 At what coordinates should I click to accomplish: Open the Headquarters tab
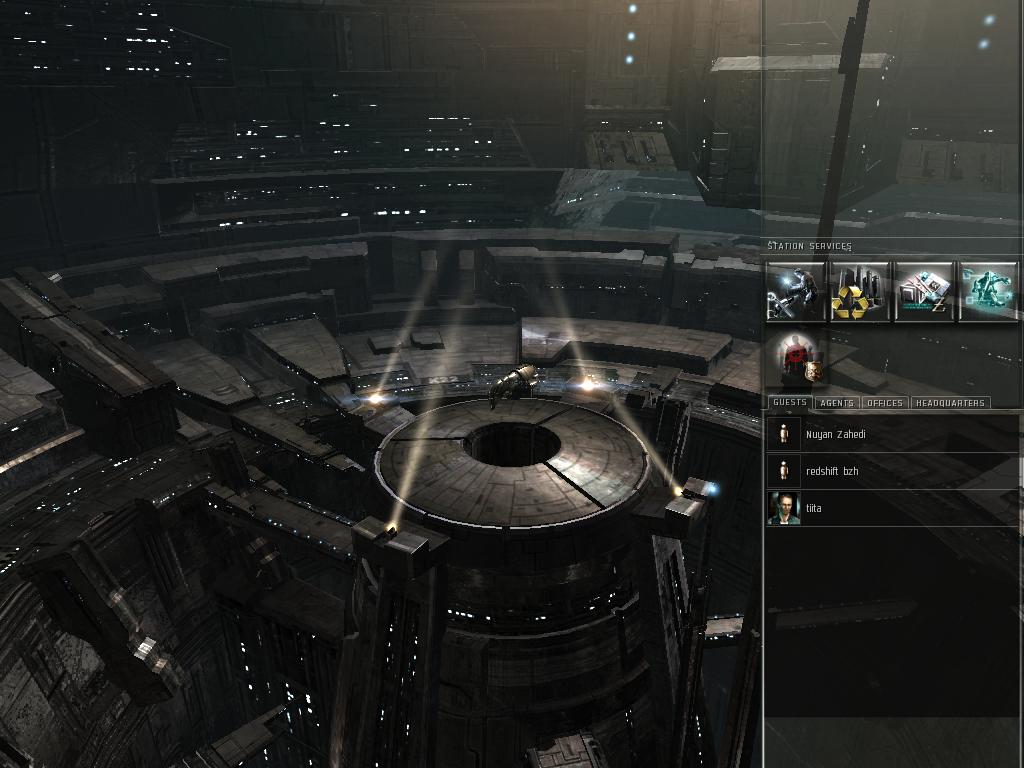[x=949, y=403]
